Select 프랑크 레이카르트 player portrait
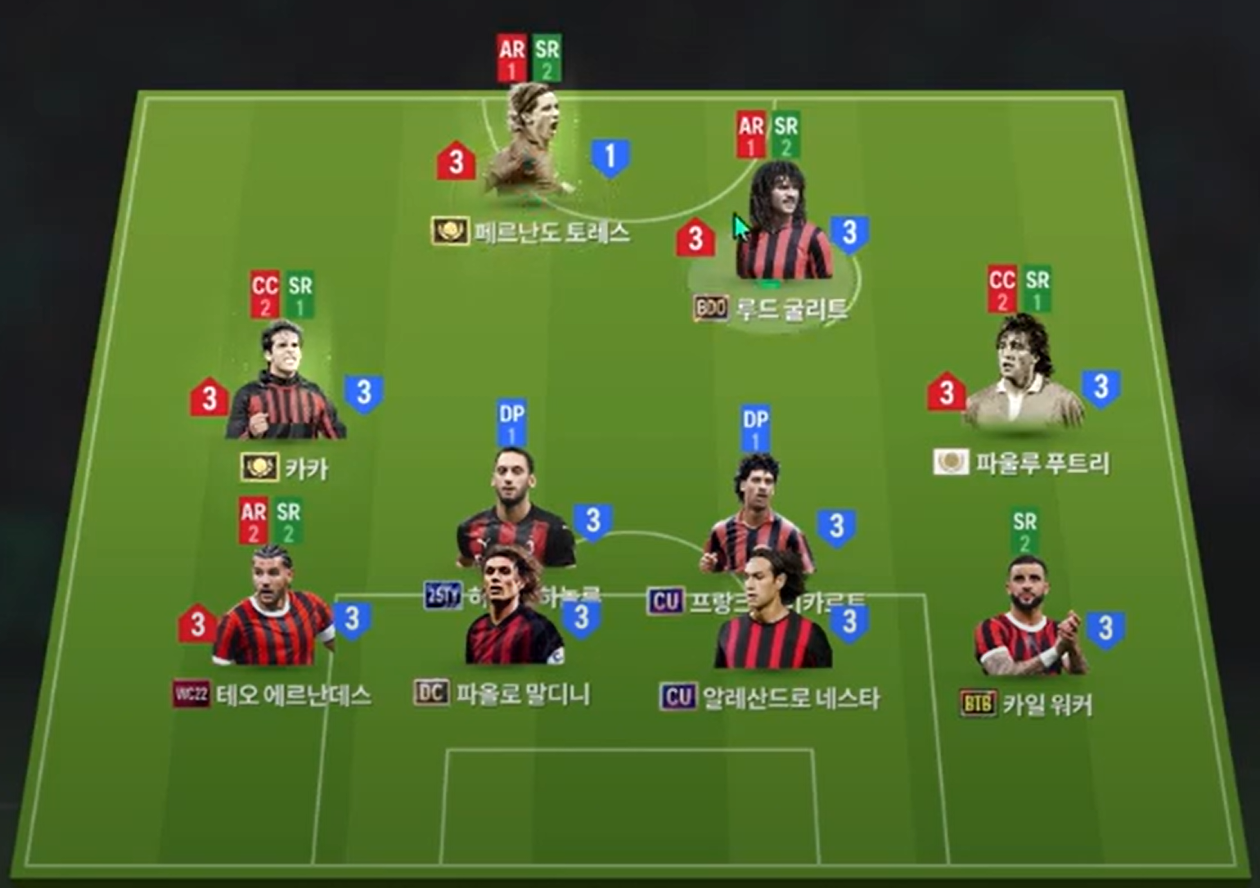 (x=757, y=512)
